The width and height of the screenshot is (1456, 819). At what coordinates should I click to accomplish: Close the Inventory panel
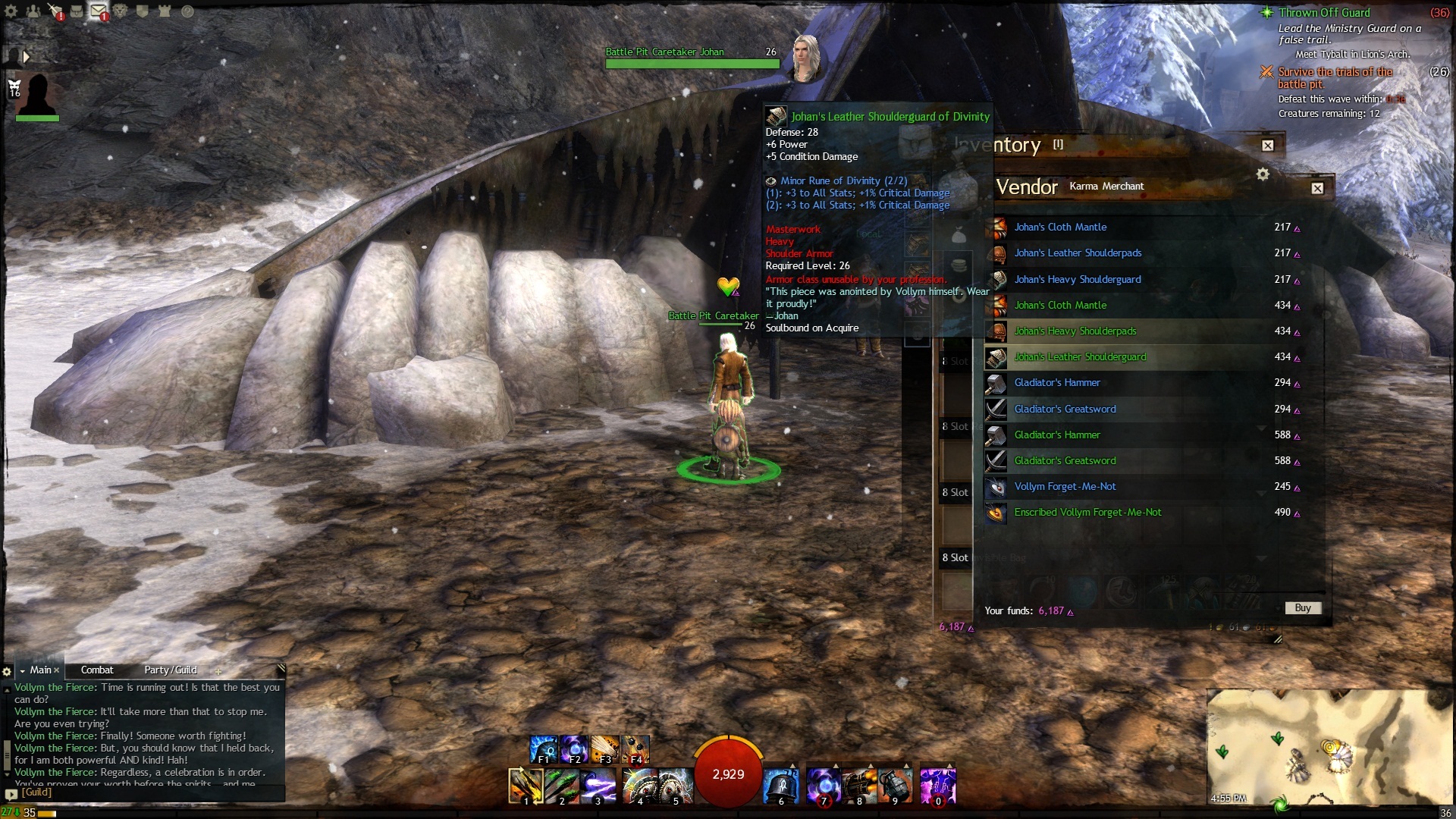tap(1268, 146)
